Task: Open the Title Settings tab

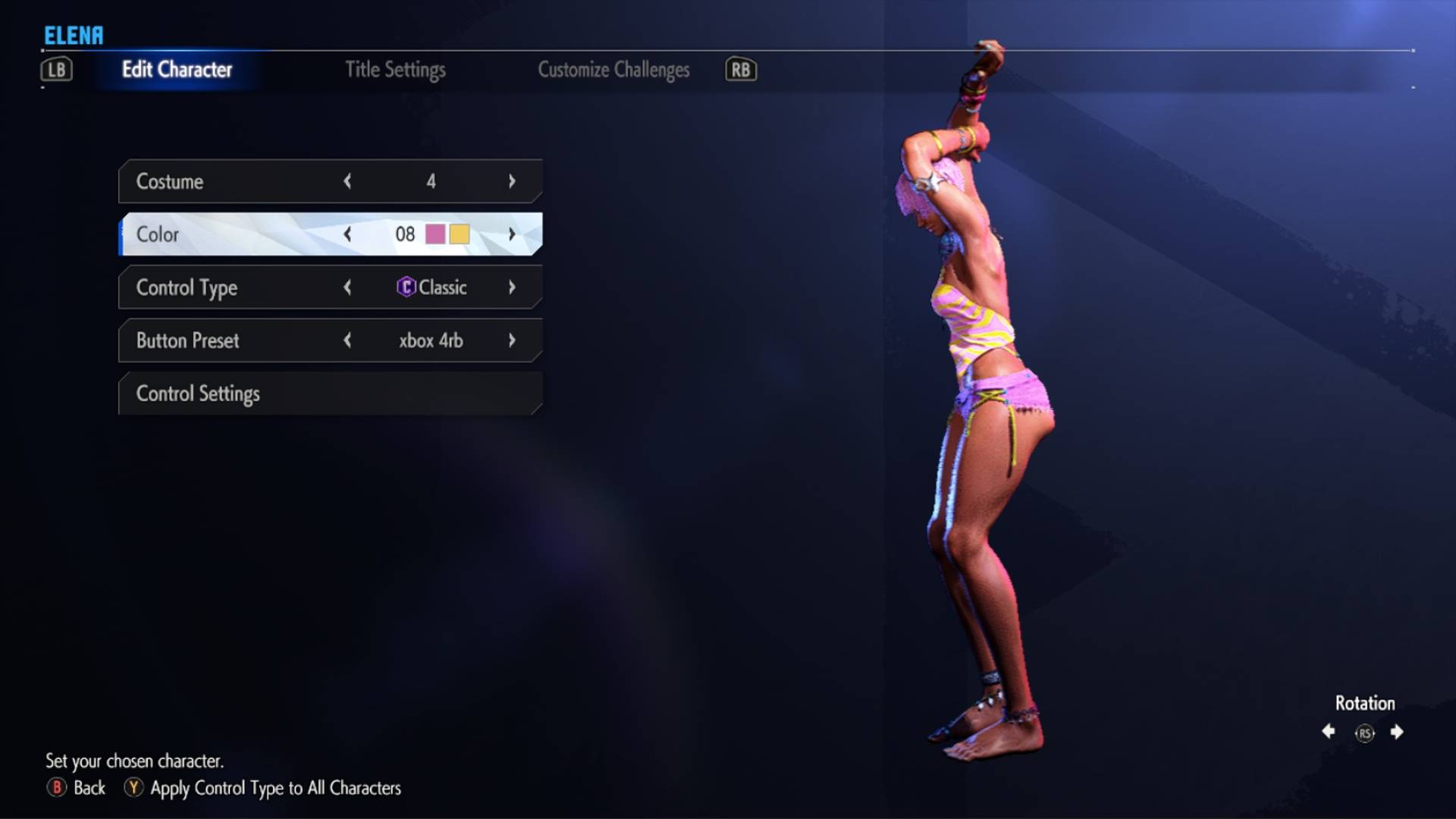Action: (x=395, y=70)
